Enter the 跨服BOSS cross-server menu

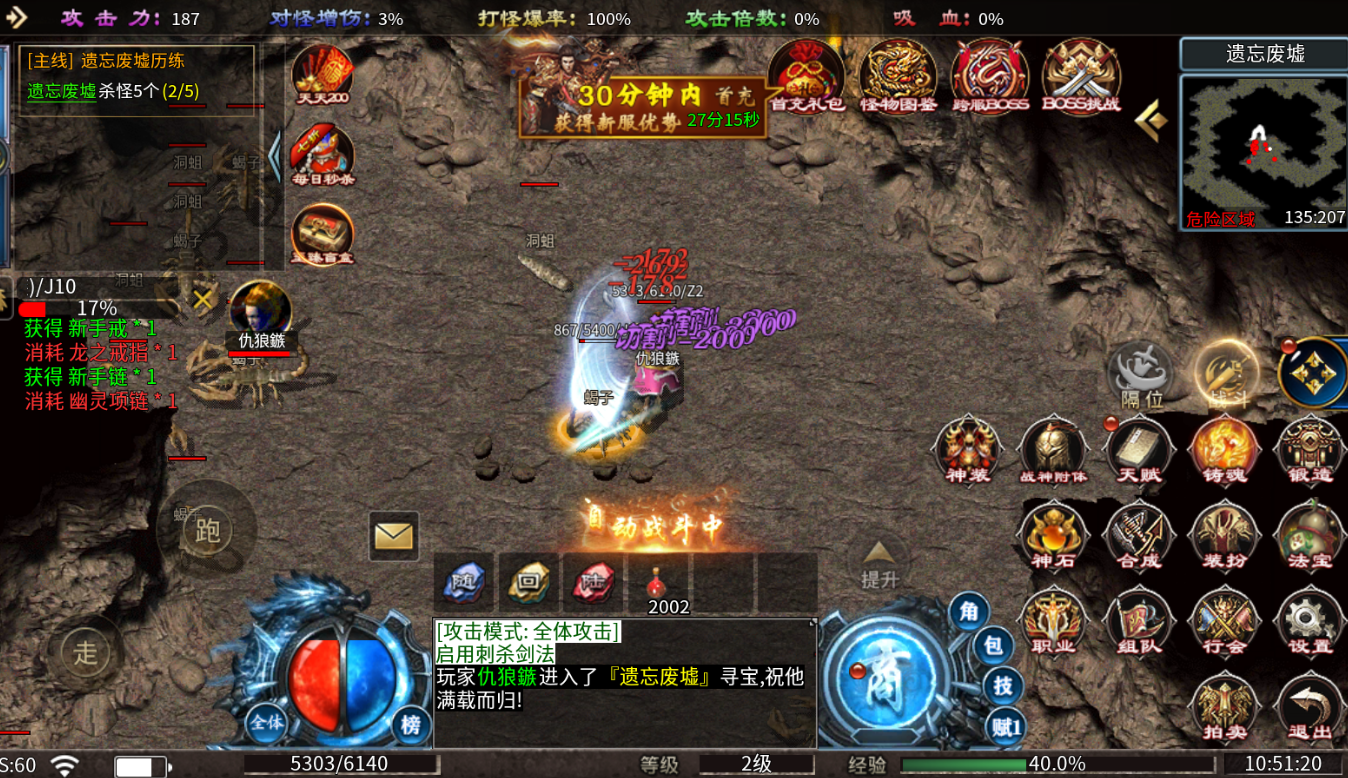point(989,76)
